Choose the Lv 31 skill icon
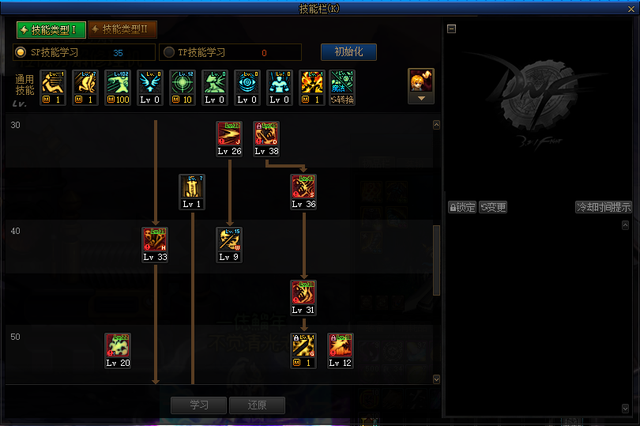Image resolution: width=640 pixels, height=426 pixels. point(303,293)
